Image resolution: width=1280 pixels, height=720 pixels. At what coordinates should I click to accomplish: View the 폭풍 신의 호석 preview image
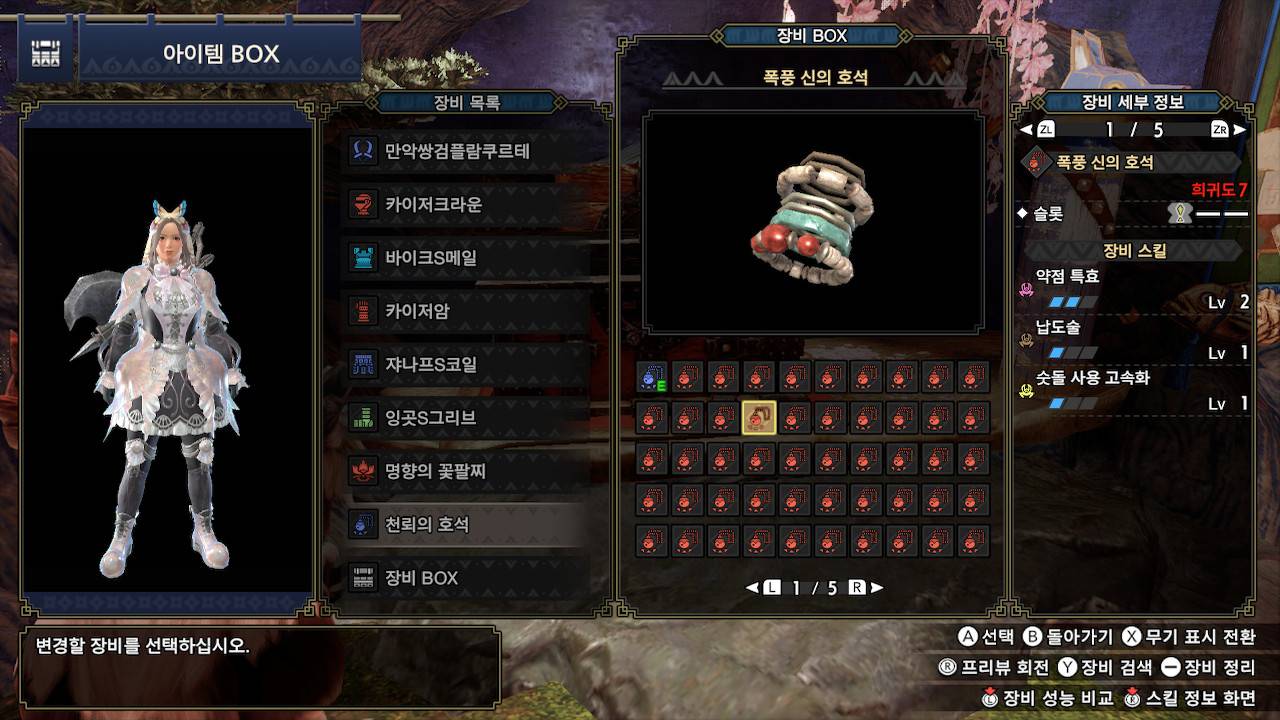click(x=813, y=222)
